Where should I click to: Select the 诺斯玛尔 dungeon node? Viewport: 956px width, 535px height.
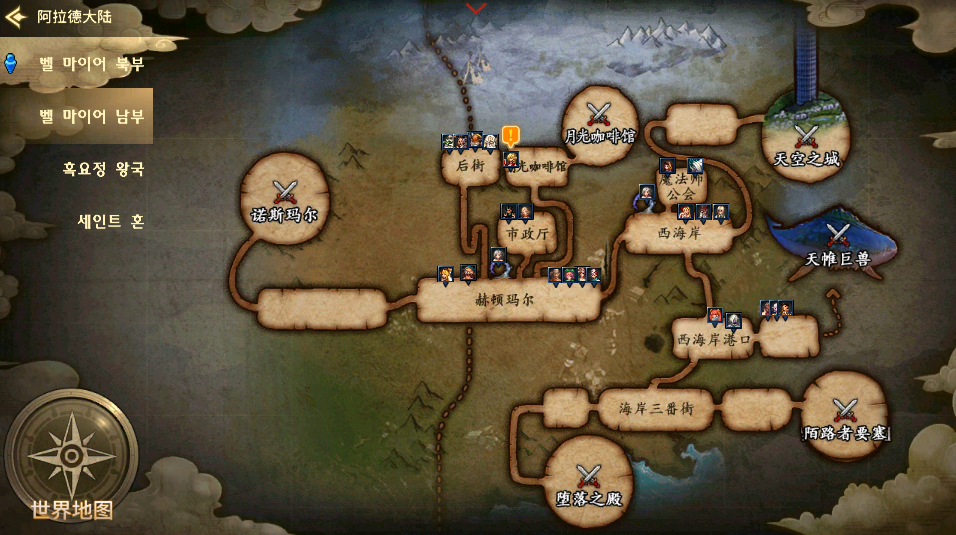[285, 199]
